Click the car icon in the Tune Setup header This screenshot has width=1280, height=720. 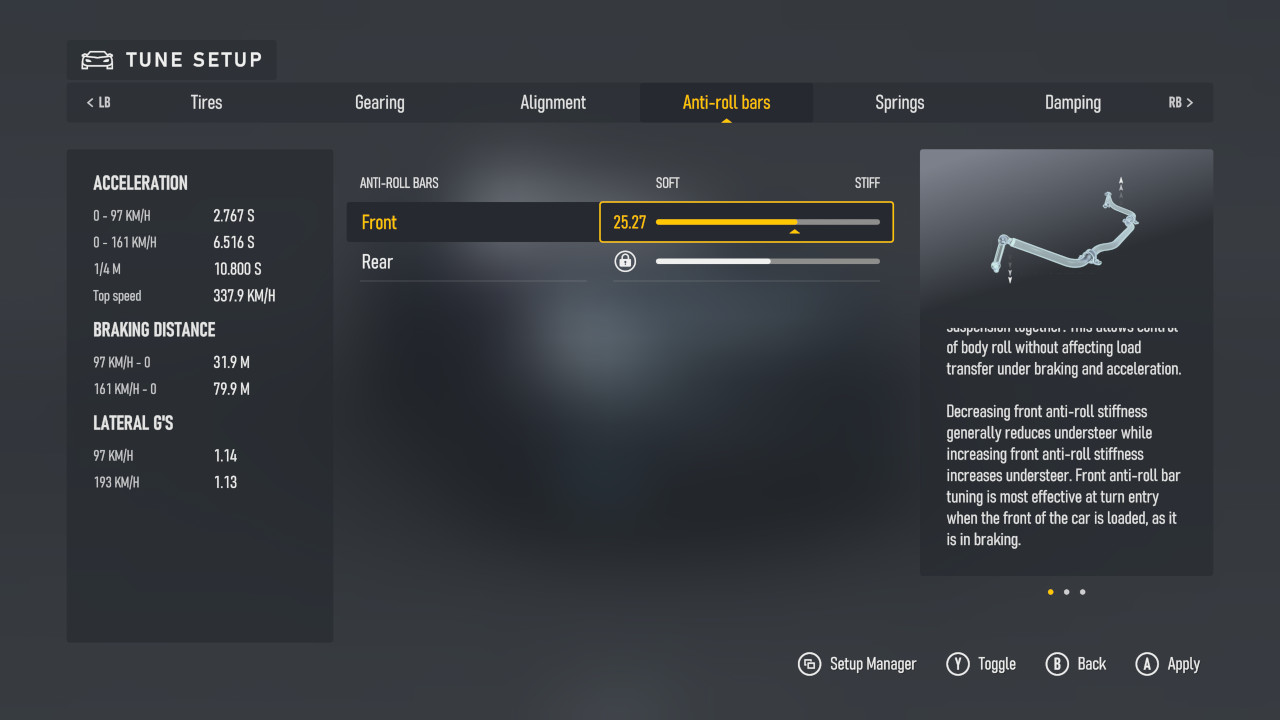(95, 60)
